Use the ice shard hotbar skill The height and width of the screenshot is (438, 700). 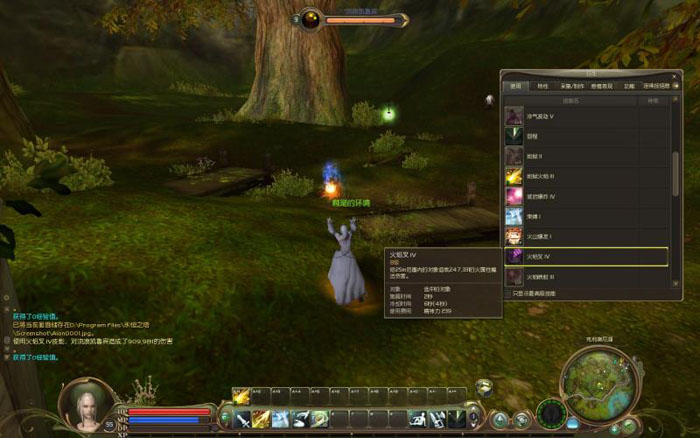[x=281, y=418]
